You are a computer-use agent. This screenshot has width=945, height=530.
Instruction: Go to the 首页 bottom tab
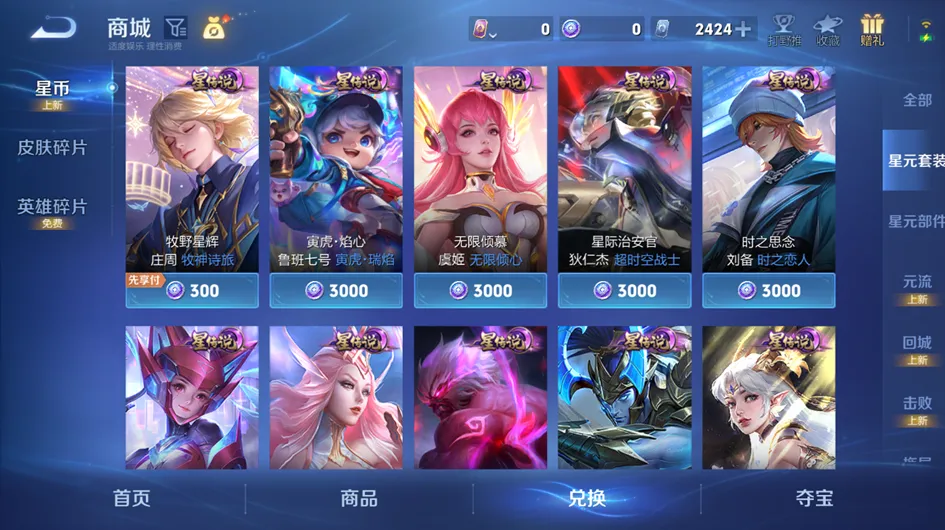(131, 498)
